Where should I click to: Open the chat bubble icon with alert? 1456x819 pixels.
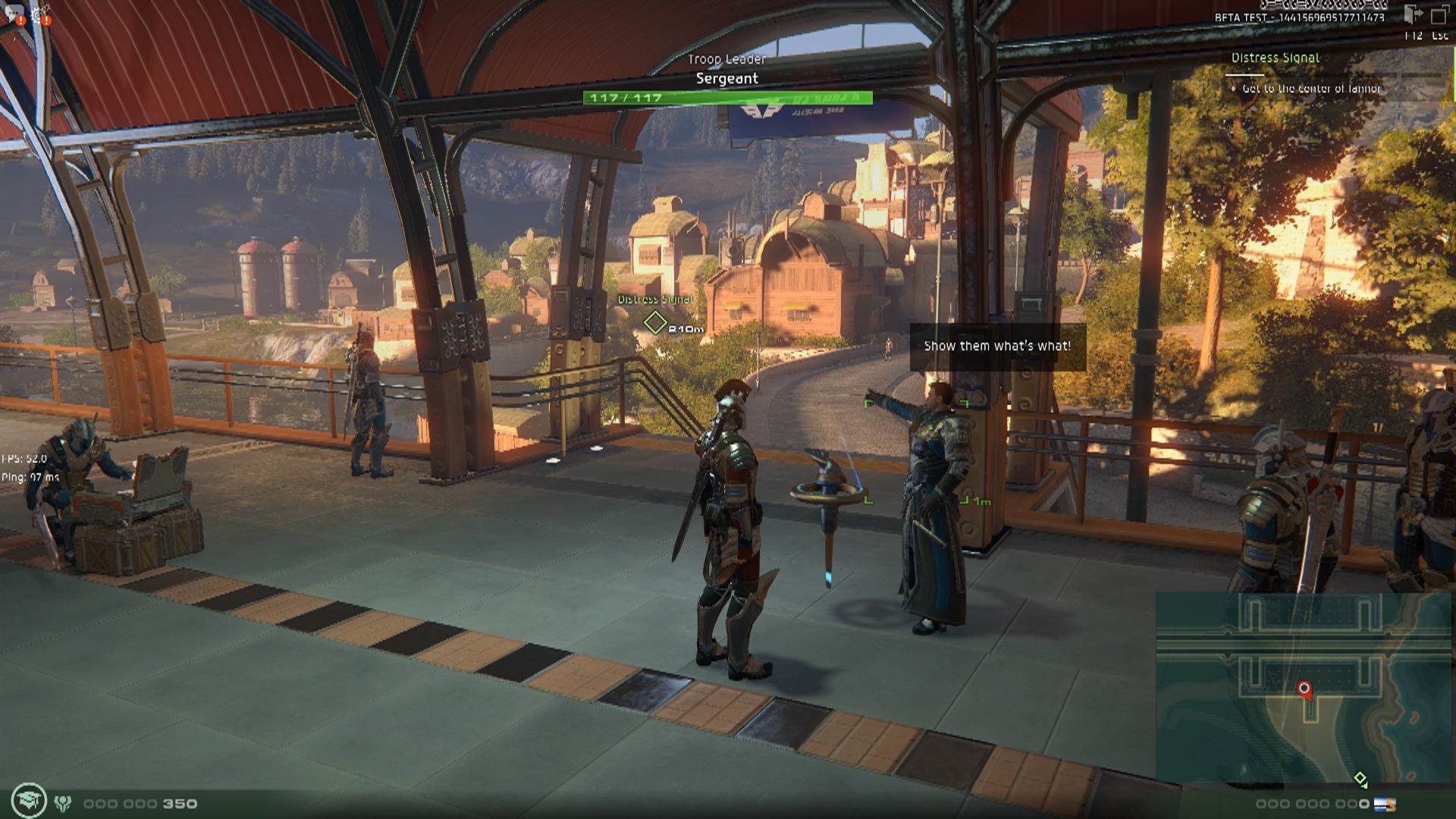[x=14, y=14]
